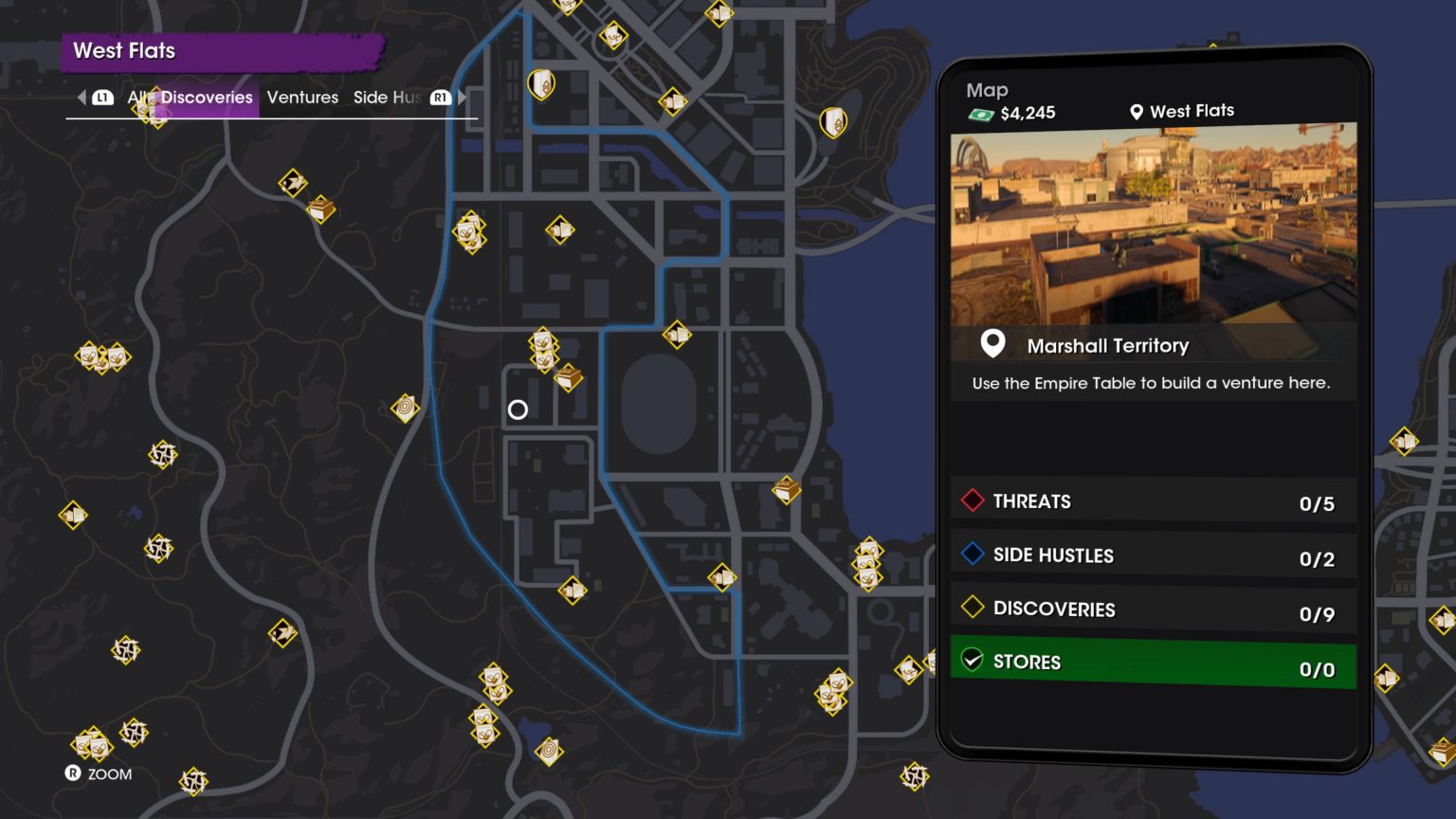Toggle the Threats filter row

pyautogui.click(x=1152, y=500)
